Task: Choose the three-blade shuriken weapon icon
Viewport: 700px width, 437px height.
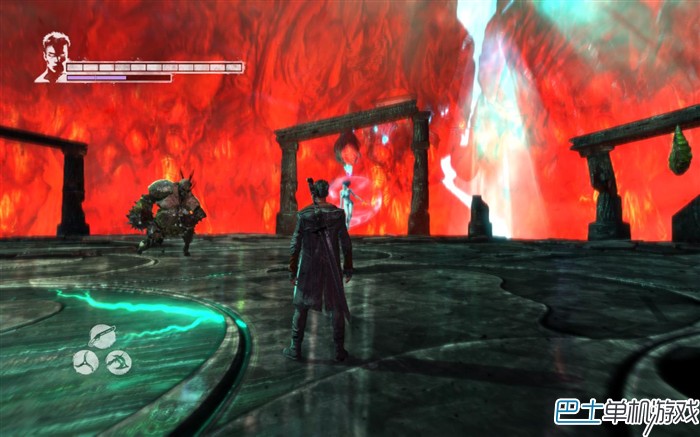Action: click(x=85, y=362)
